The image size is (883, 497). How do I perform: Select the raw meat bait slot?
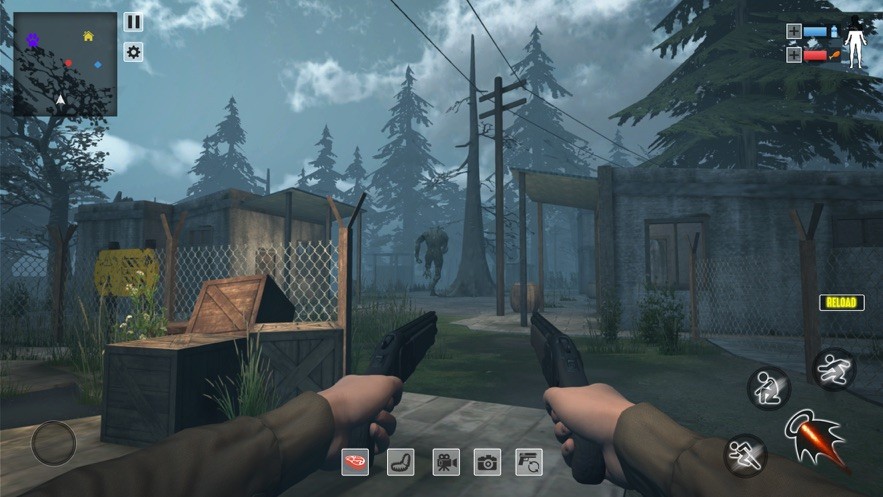[x=355, y=461]
